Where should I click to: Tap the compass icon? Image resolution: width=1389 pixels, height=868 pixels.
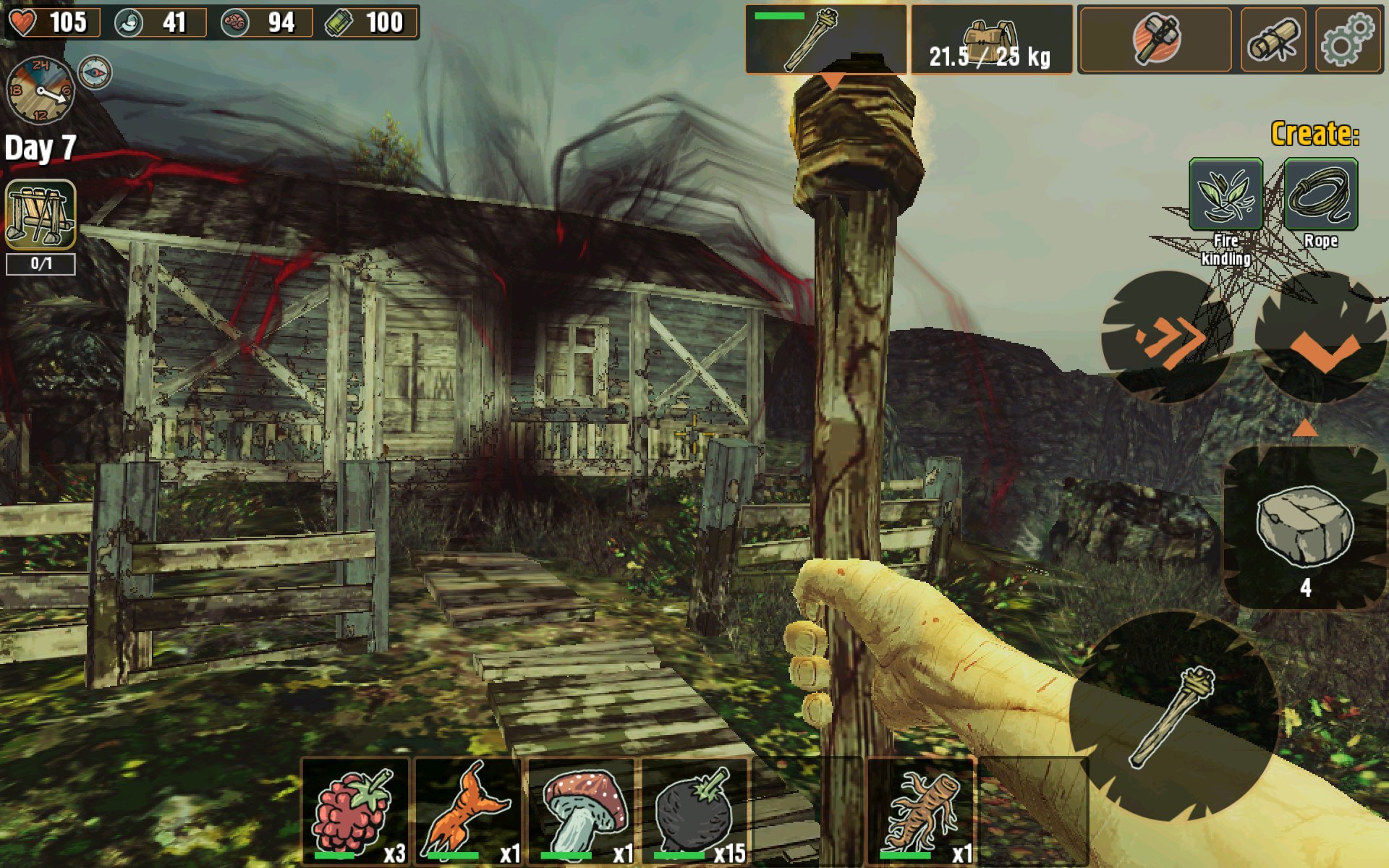[x=95, y=72]
